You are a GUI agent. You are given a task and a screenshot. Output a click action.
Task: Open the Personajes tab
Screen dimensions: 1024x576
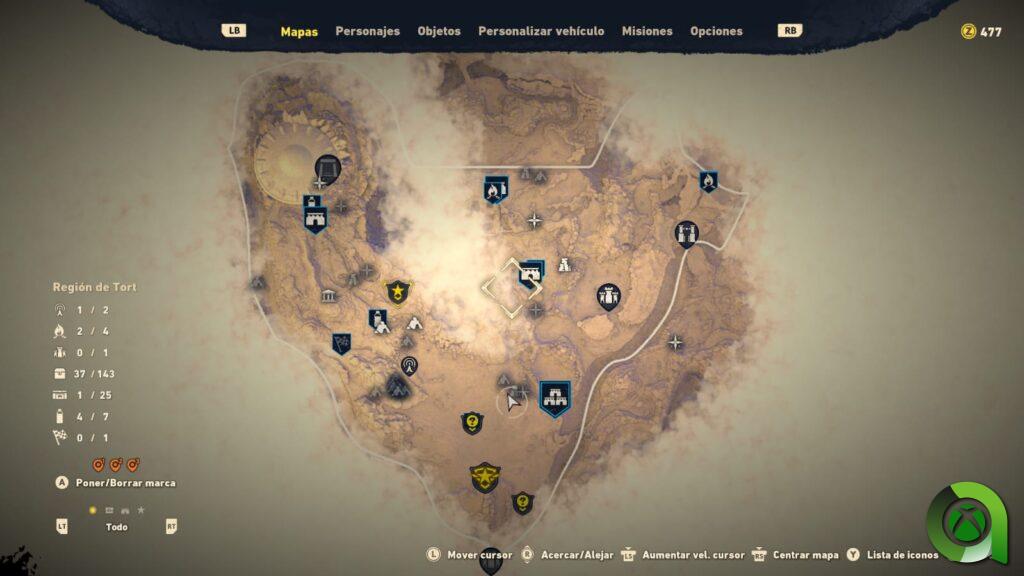pyautogui.click(x=367, y=31)
